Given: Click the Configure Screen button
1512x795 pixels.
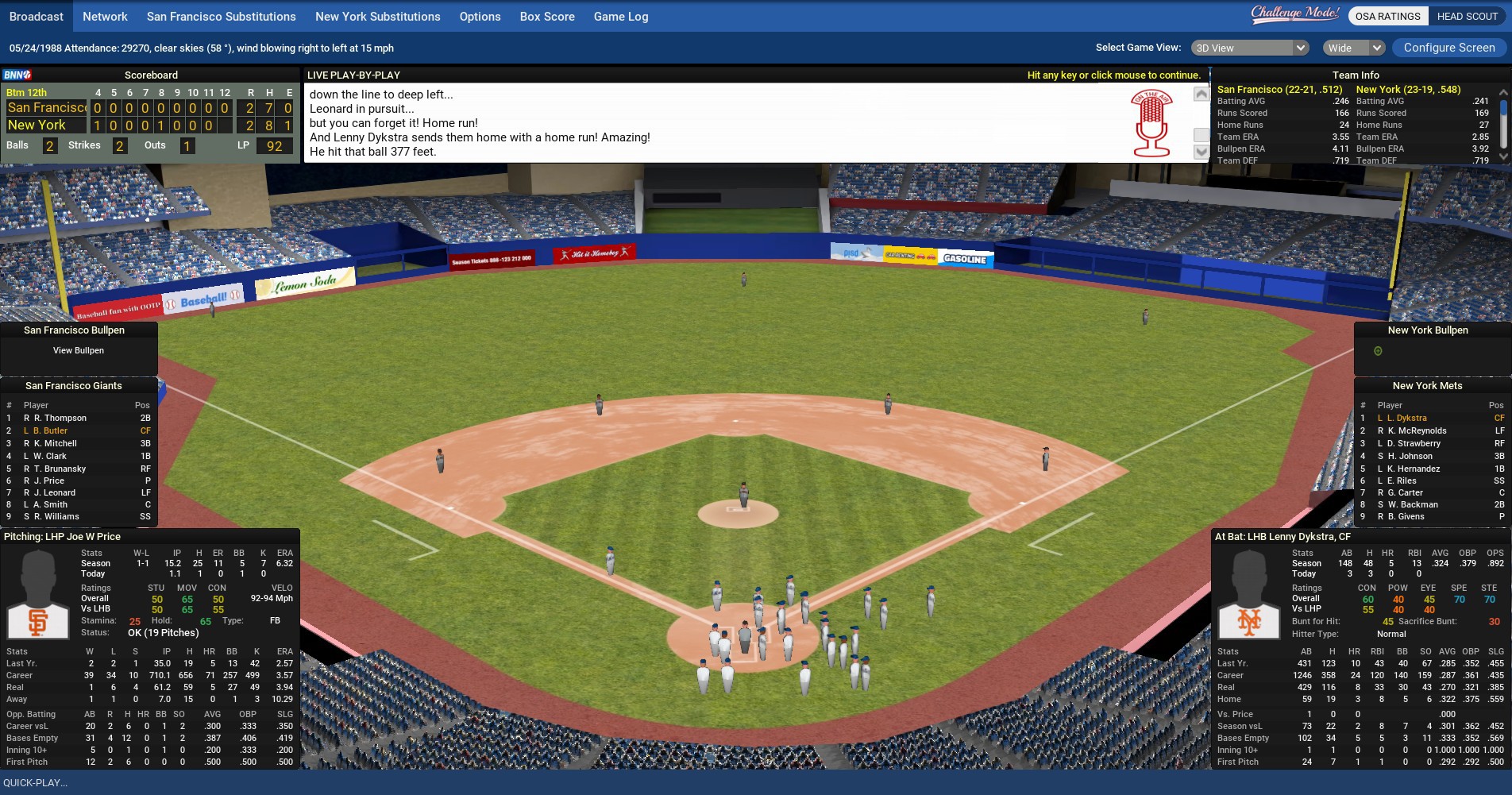Looking at the screenshot, I should pyautogui.click(x=1448, y=48).
